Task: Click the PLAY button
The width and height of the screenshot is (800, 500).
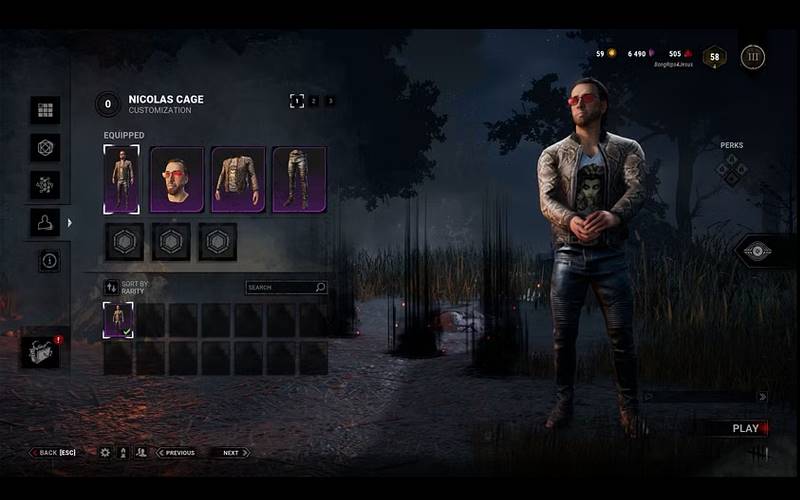Action: (746, 428)
